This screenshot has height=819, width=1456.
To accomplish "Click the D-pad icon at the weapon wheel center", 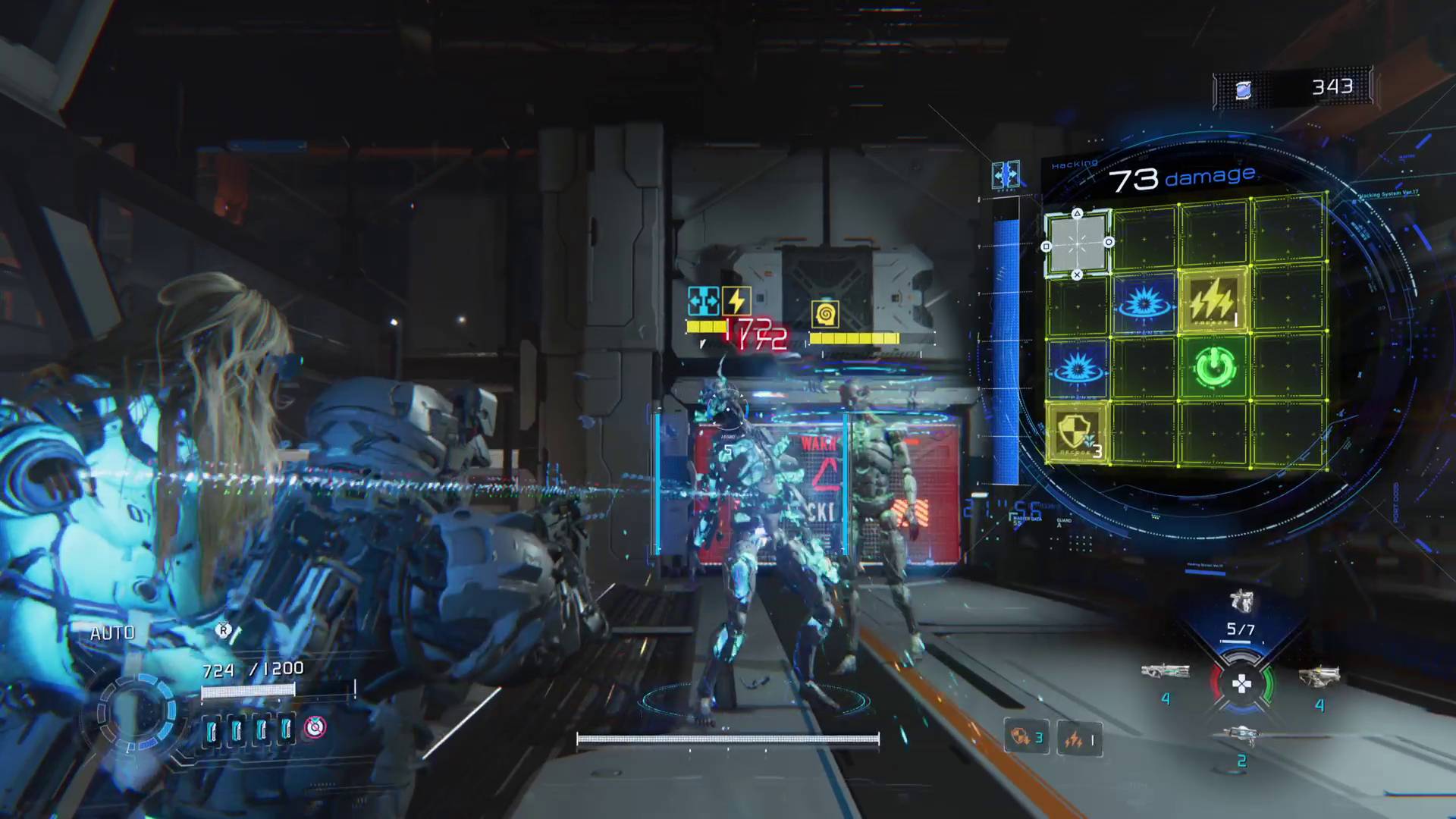I will click(x=1241, y=683).
